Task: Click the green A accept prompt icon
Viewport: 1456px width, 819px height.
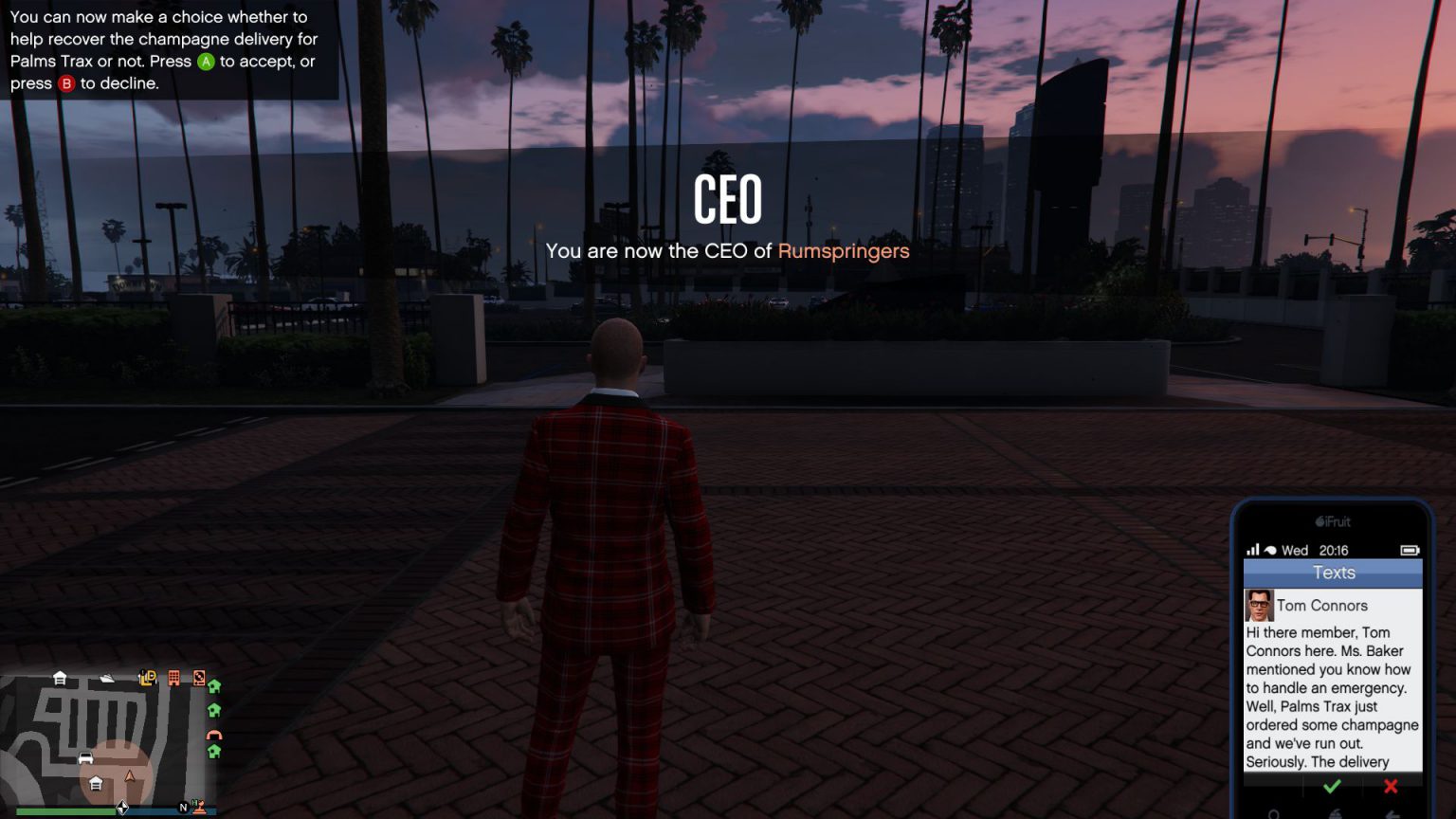Action: pos(208,62)
